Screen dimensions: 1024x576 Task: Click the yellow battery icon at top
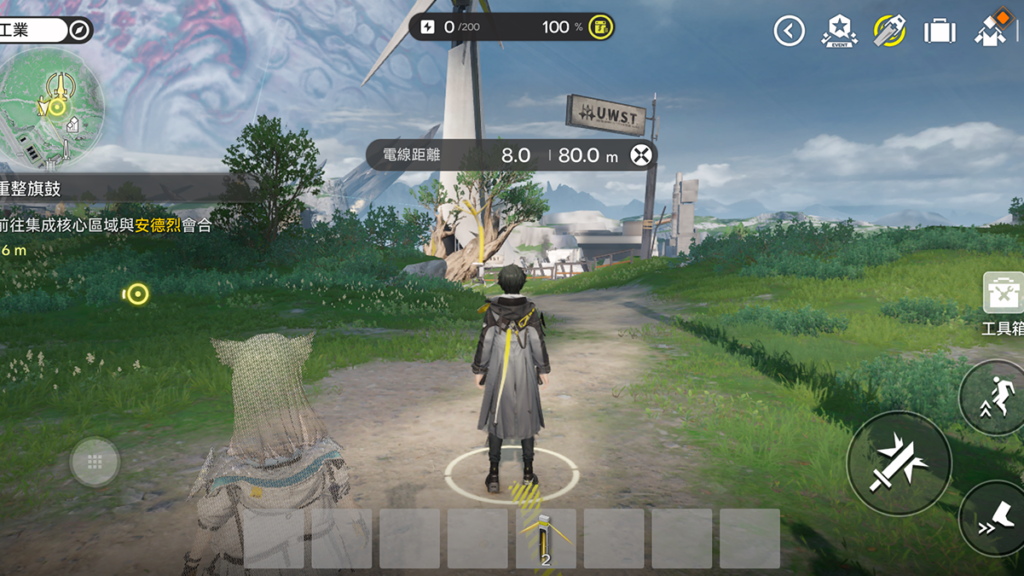[x=600, y=27]
